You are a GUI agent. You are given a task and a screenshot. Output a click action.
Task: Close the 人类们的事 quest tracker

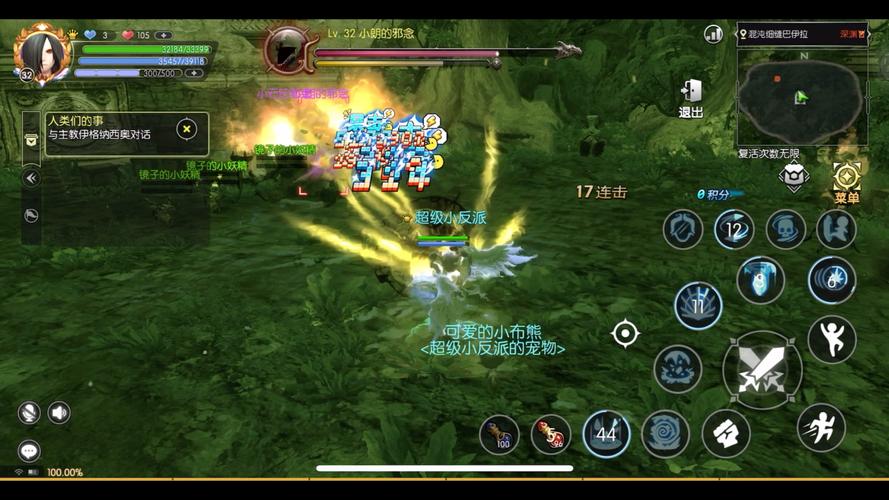(x=186, y=129)
